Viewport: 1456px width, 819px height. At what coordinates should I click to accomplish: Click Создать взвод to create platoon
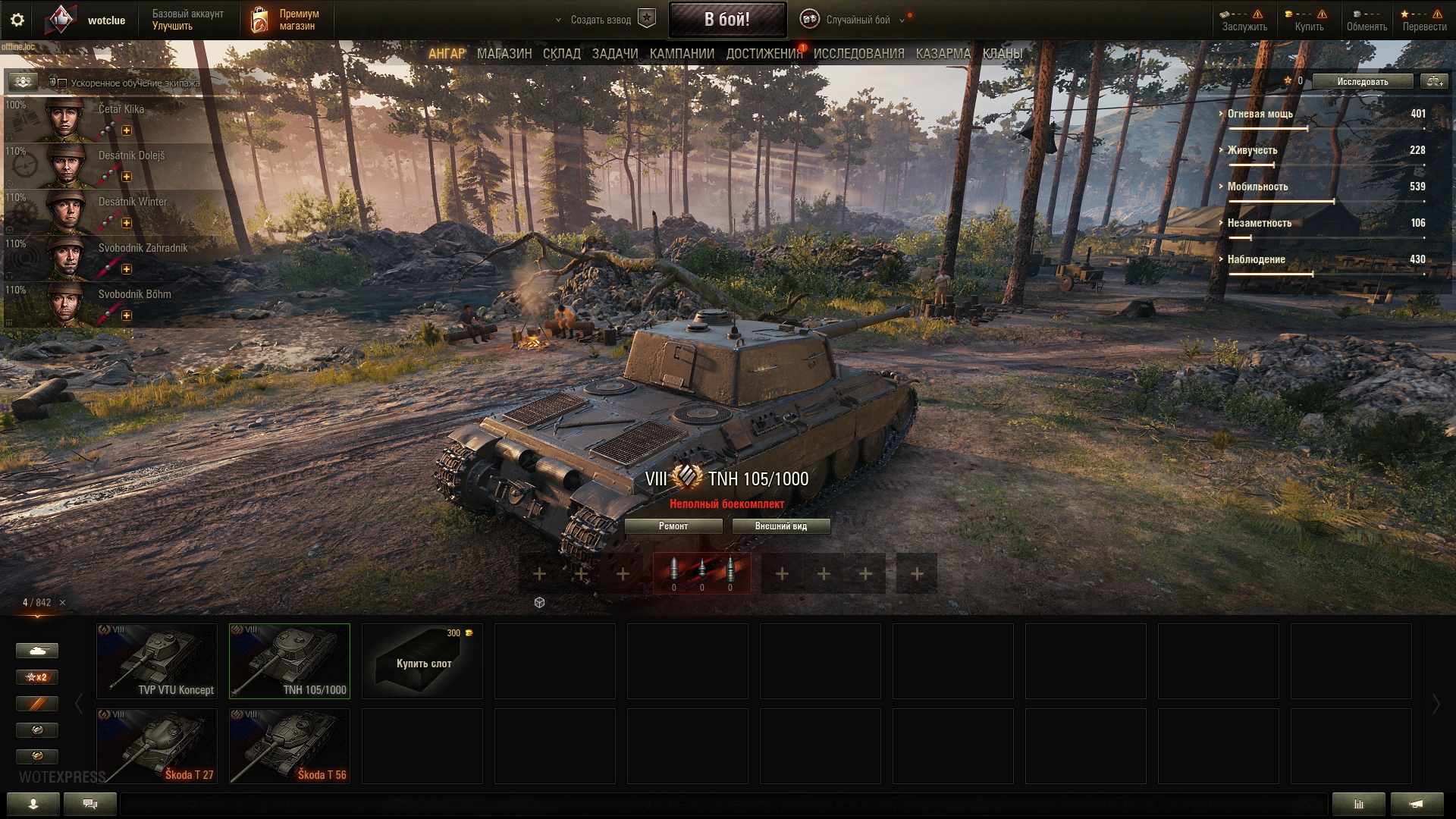601,20
